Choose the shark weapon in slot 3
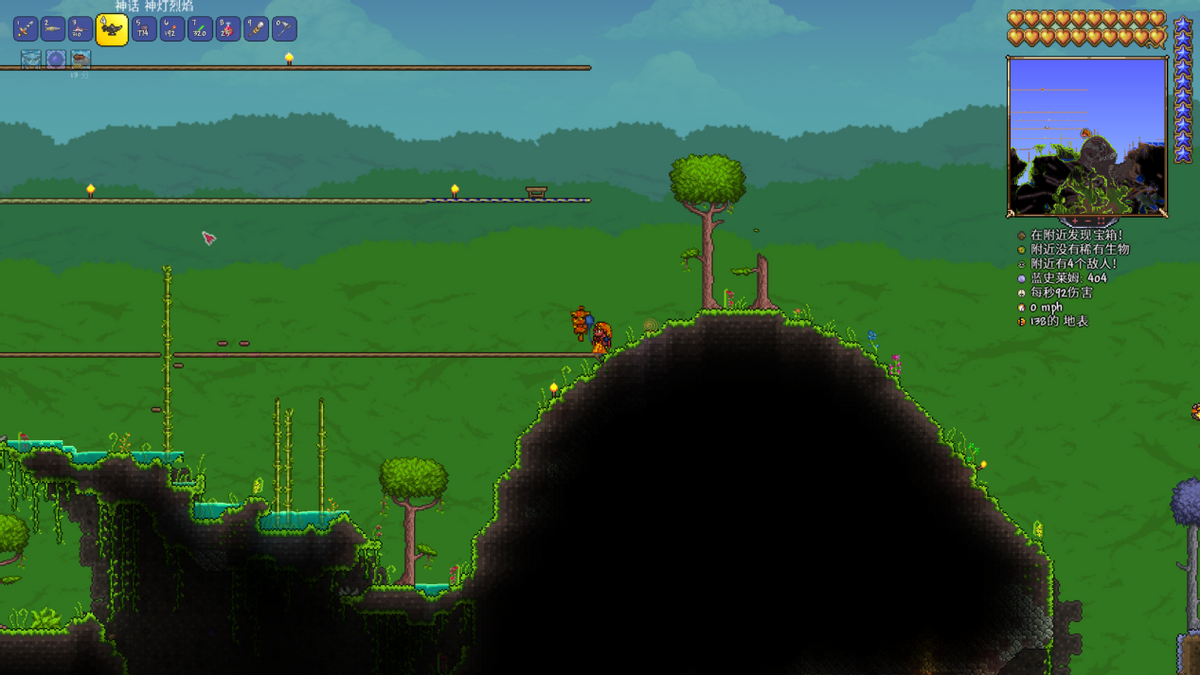 point(81,29)
